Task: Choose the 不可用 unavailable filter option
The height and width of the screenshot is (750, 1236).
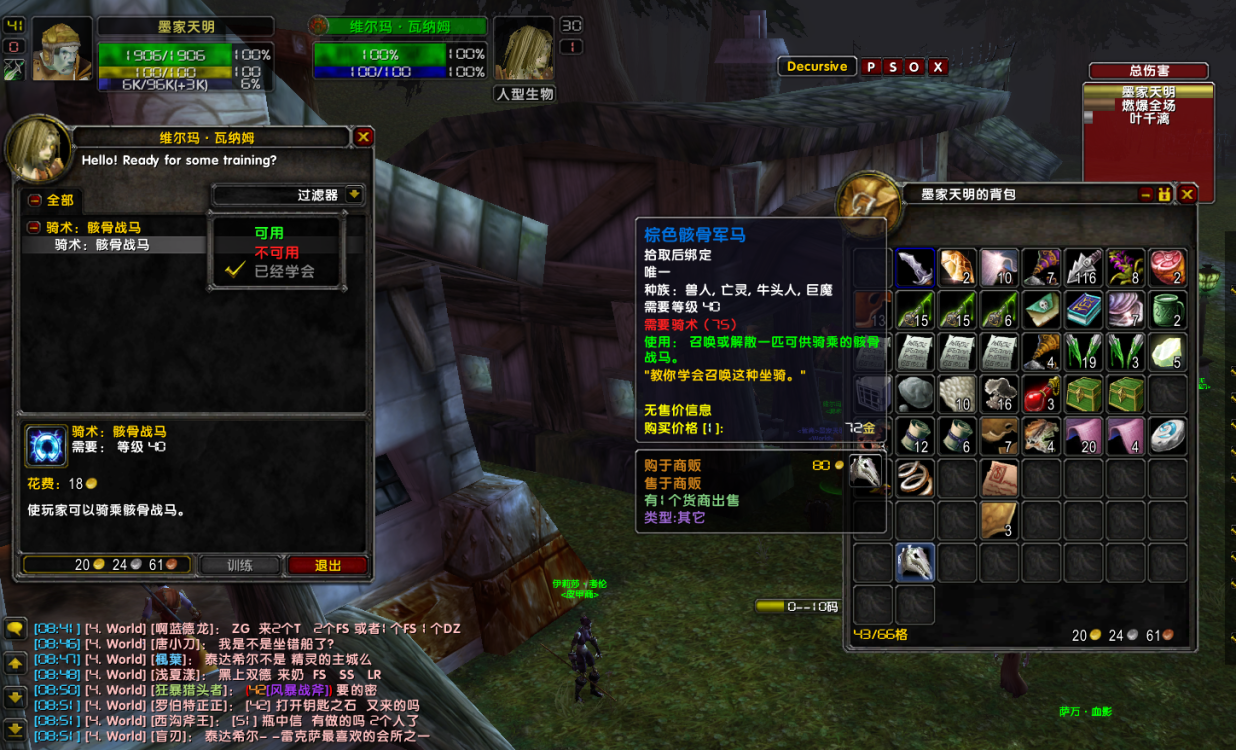Action: point(276,252)
